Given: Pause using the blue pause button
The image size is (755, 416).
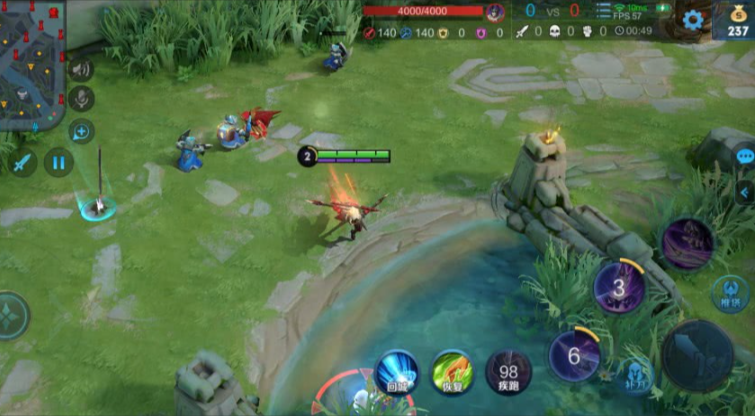Looking at the screenshot, I should pyautogui.click(x=58, y=162).
